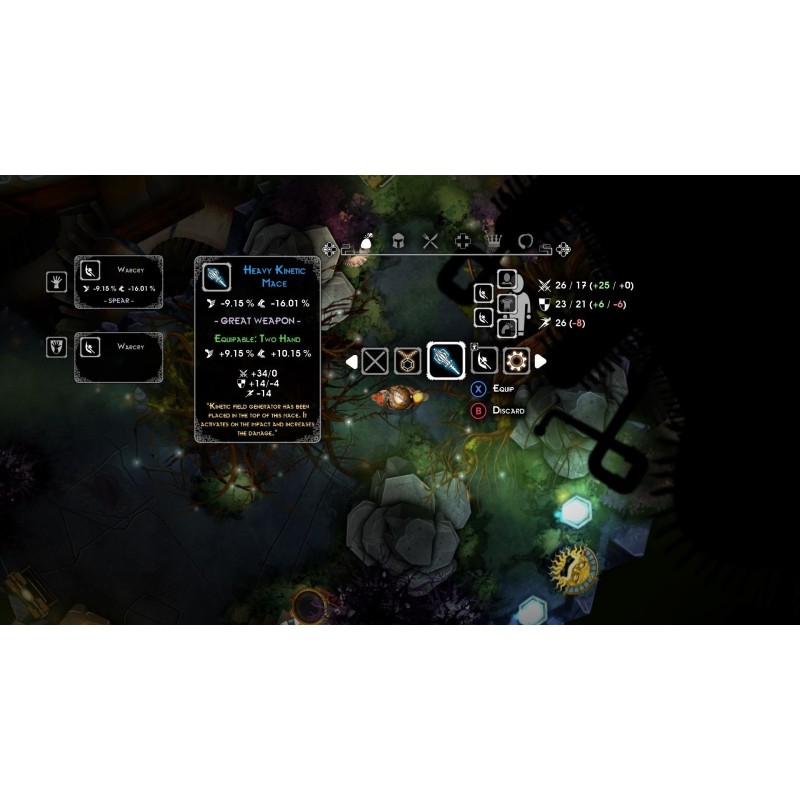Switch to the plus cross tab
Viewport: 800px width, 800px height.
(x=462, y=241)
